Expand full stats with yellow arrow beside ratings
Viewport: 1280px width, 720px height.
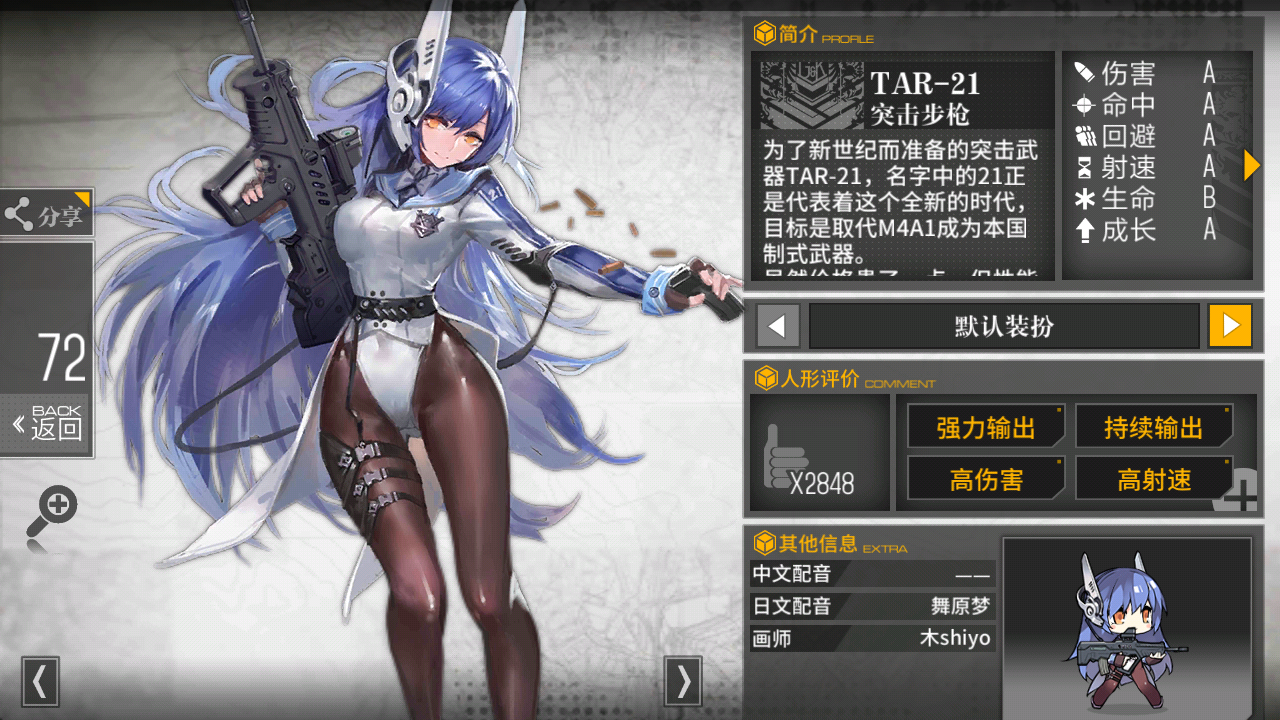point(1251,165)
